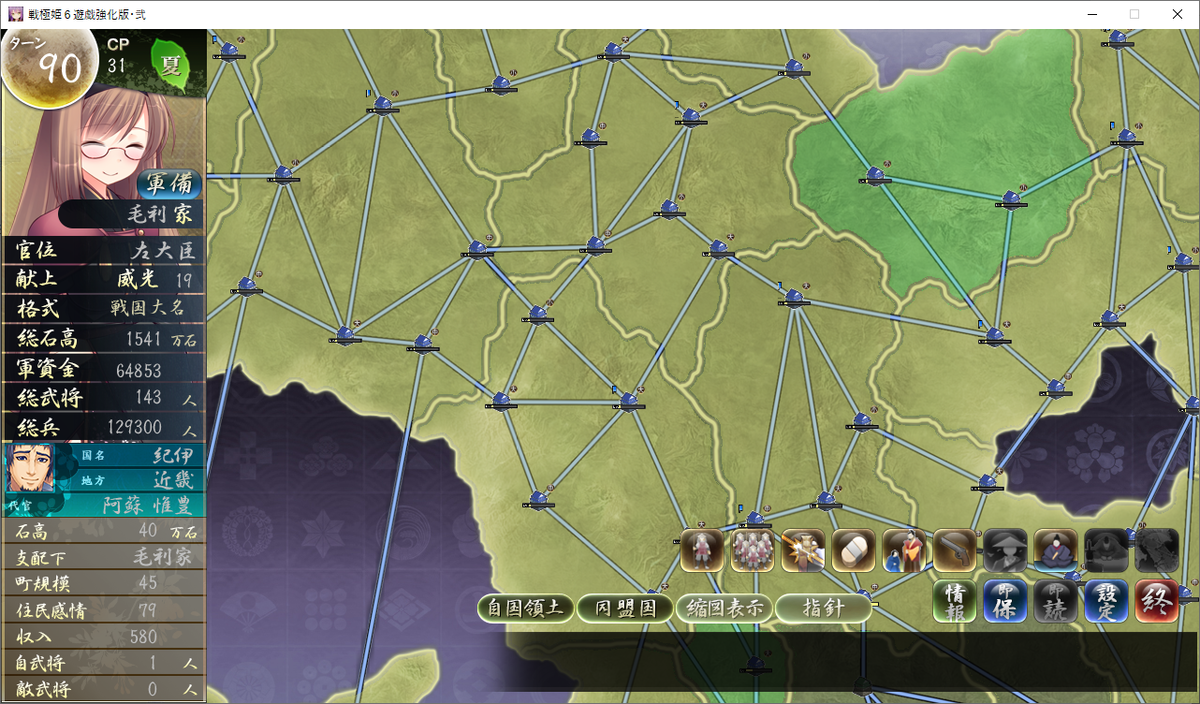Select the seated court noble icon
Image resolution: width=1200 pixels, height=704 pixels.
(1055, 551)
